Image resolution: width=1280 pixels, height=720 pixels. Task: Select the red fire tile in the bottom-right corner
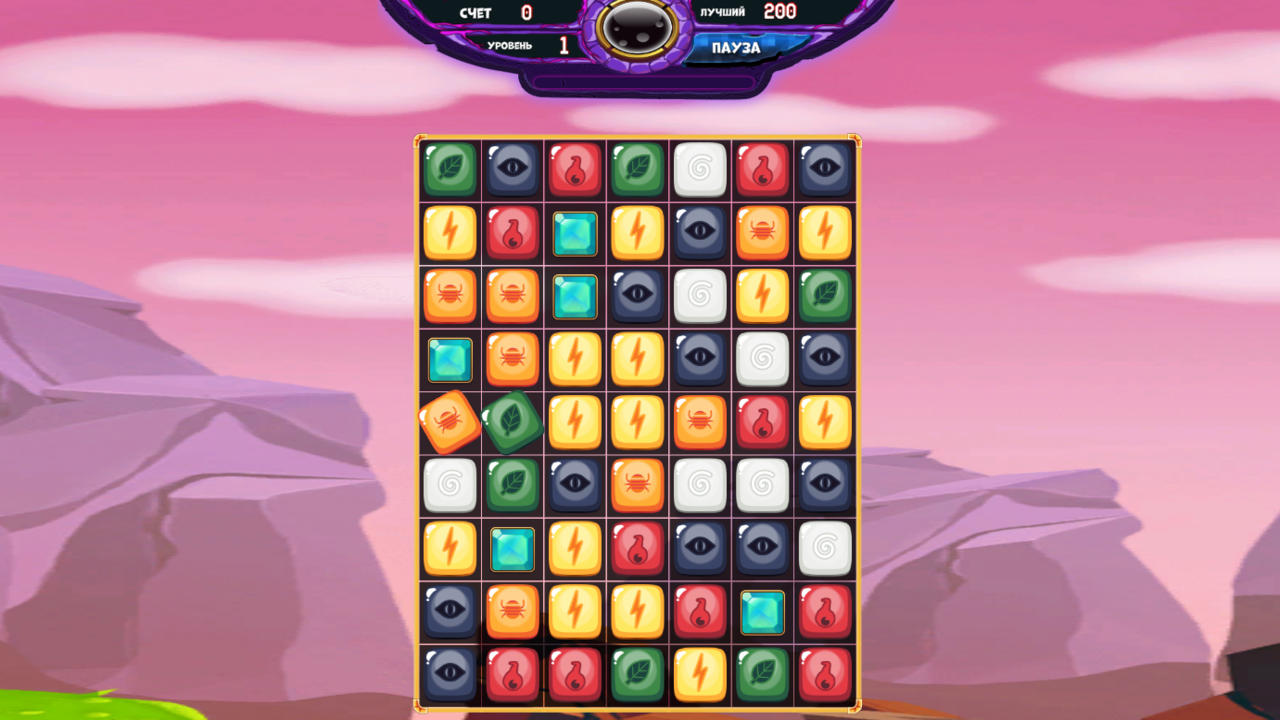pos(825,674)
